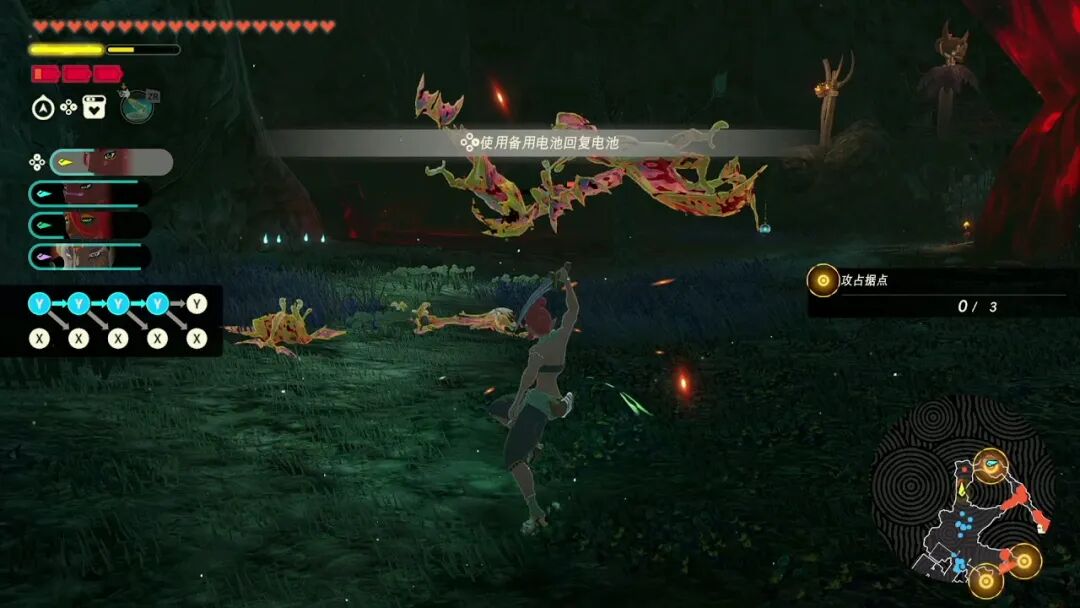1080x608 pixels.
Task: Click the compass arrow icon
Action: [43, 108]
